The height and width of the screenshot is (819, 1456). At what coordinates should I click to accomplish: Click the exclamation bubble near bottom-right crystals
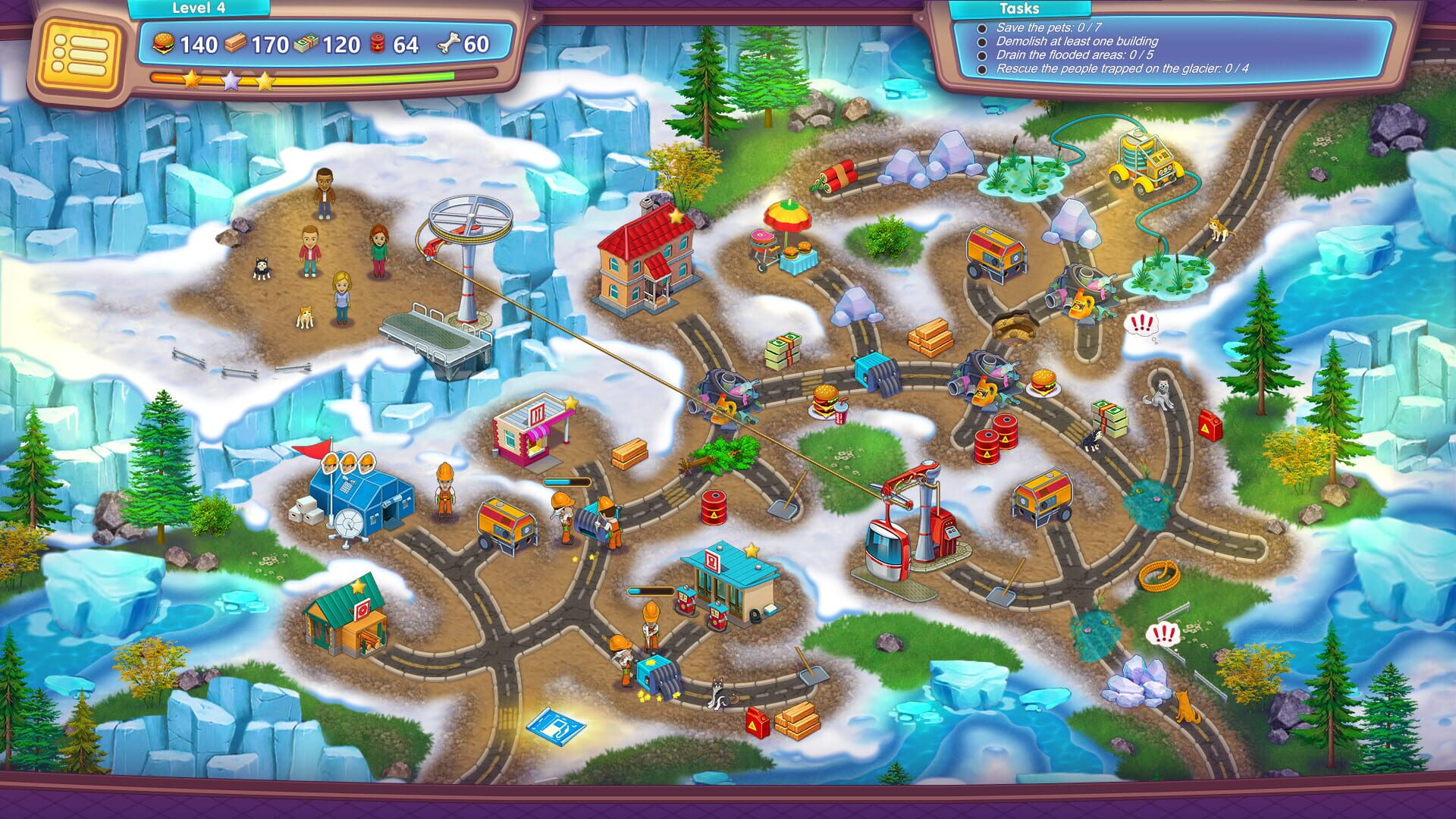[1166, 632]
